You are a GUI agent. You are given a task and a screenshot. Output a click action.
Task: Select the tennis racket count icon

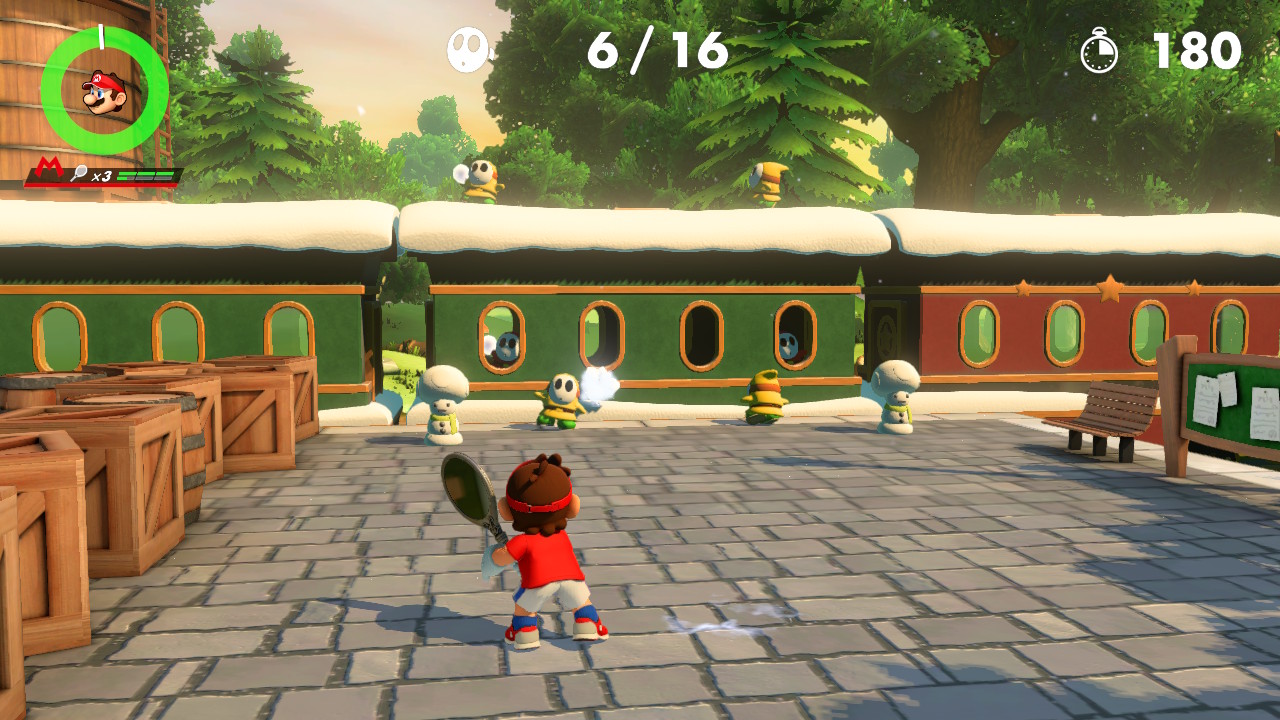(80, 173)
